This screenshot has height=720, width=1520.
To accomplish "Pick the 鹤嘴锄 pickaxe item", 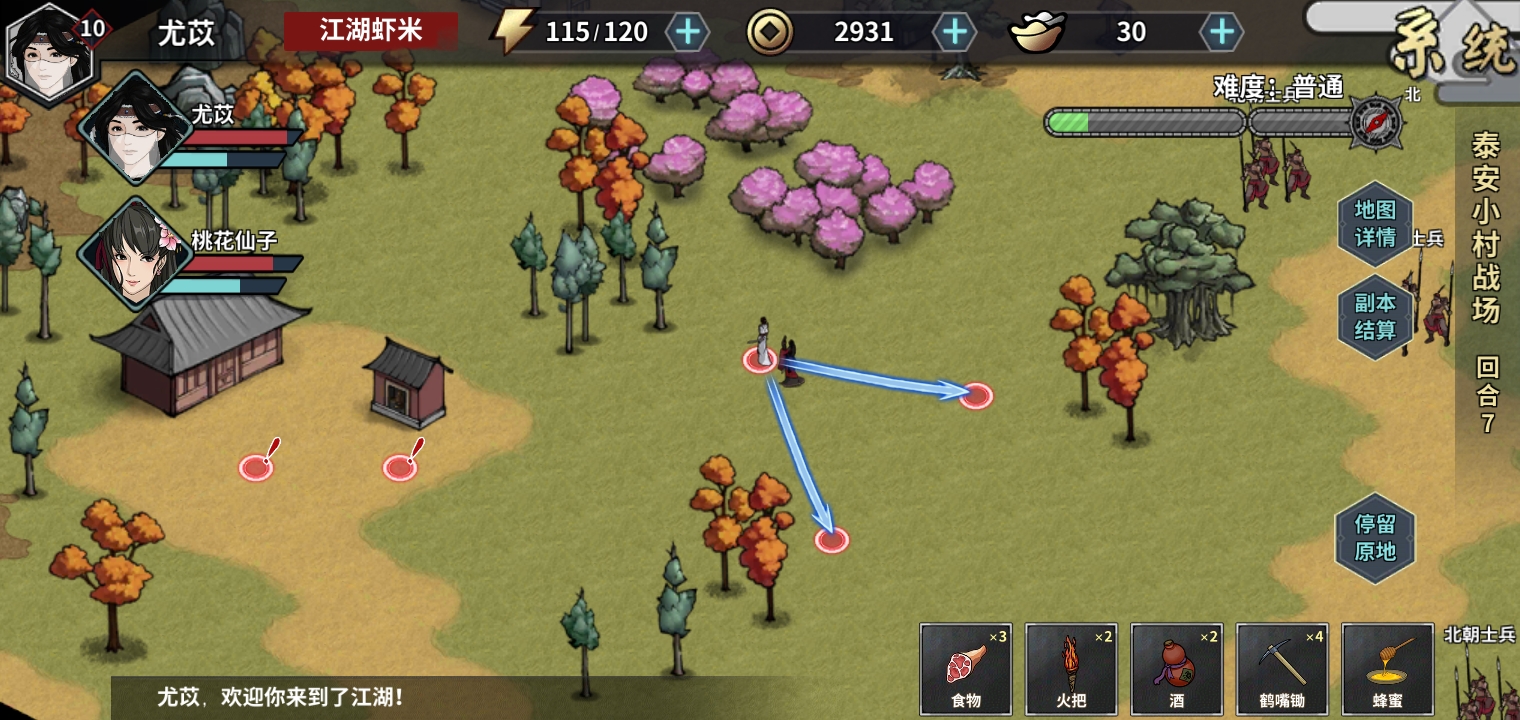I will click(x=1283, y=668).
